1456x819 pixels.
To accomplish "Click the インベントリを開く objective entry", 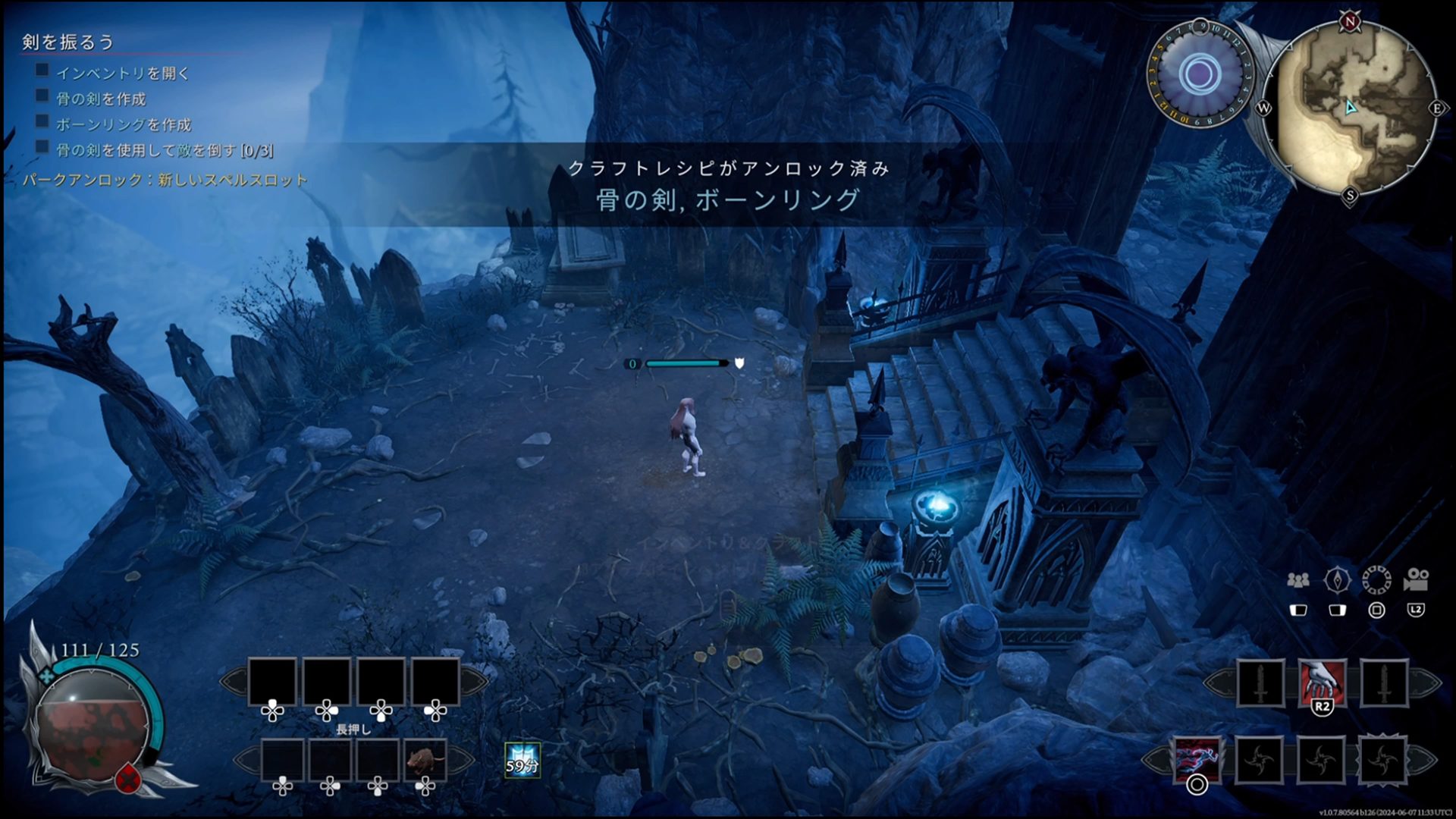I will [x=123, y=74].
